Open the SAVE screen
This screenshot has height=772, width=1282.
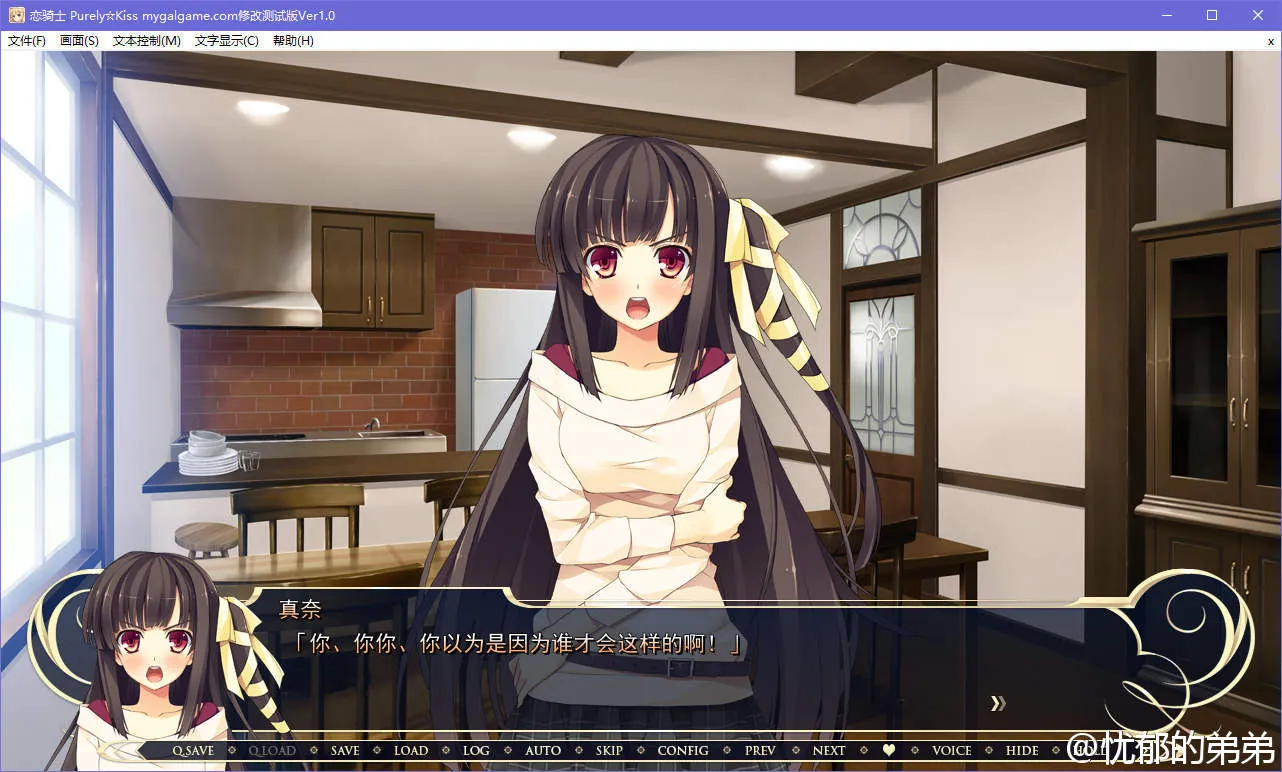[x=345, y=750]
